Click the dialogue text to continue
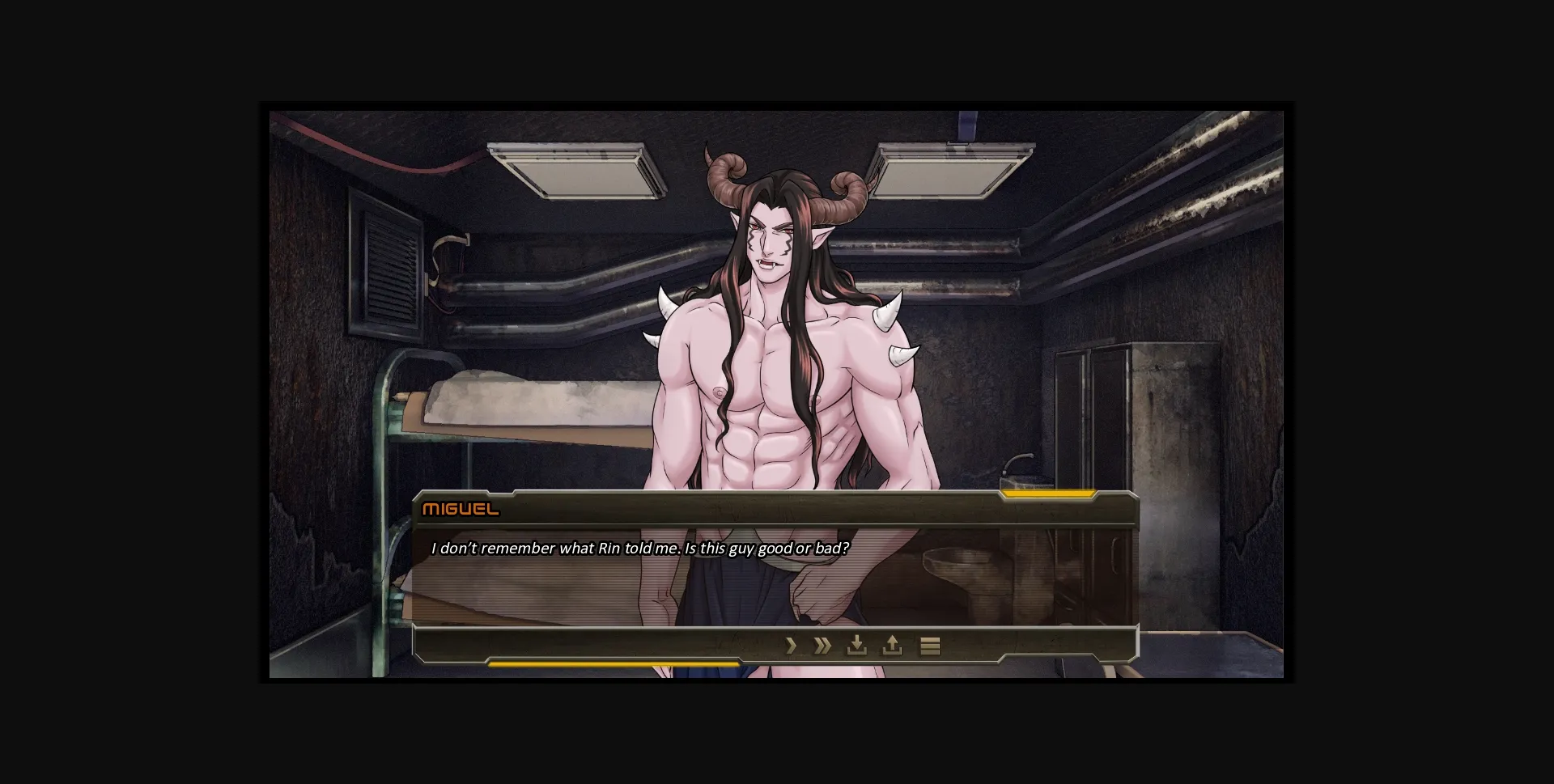Viewport: 1554px width, 784px height. pyautogui.click(x=641, y=547)
